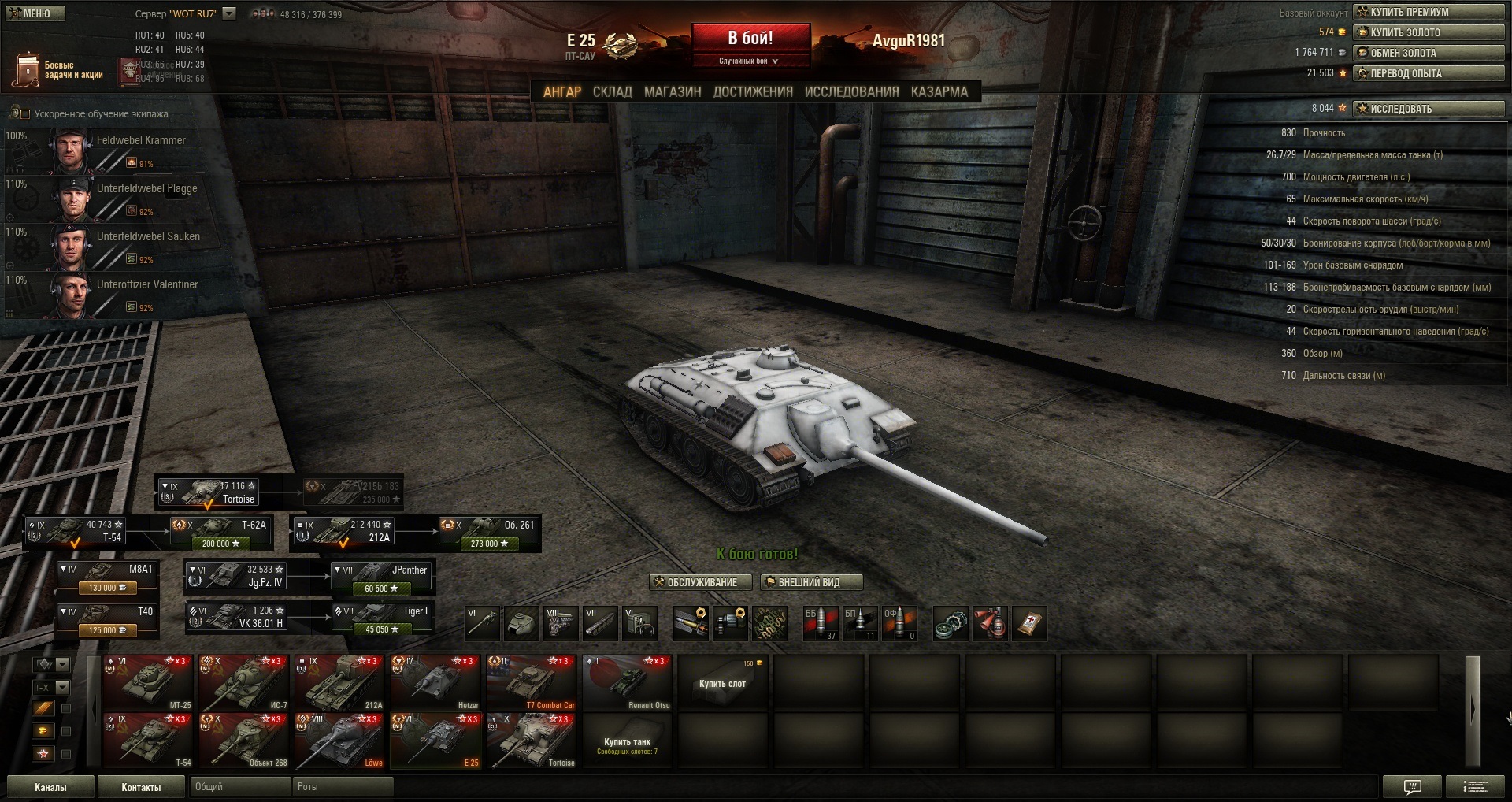Image resolution: width=1512 pixels, height=802 pixels.
Task: Open the МАГАЗИН shop tab
Action: tap(673, 91)
